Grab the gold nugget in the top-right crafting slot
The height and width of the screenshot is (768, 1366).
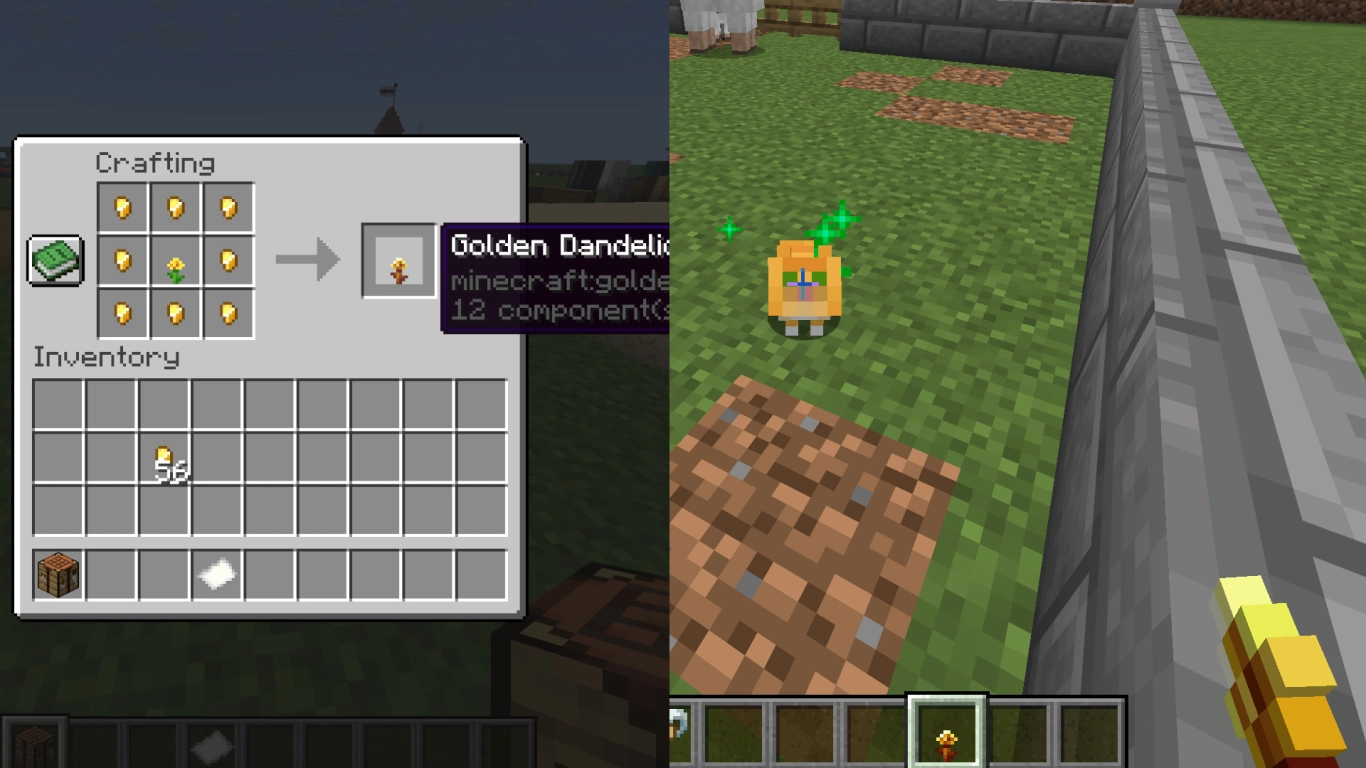point(227,209)
